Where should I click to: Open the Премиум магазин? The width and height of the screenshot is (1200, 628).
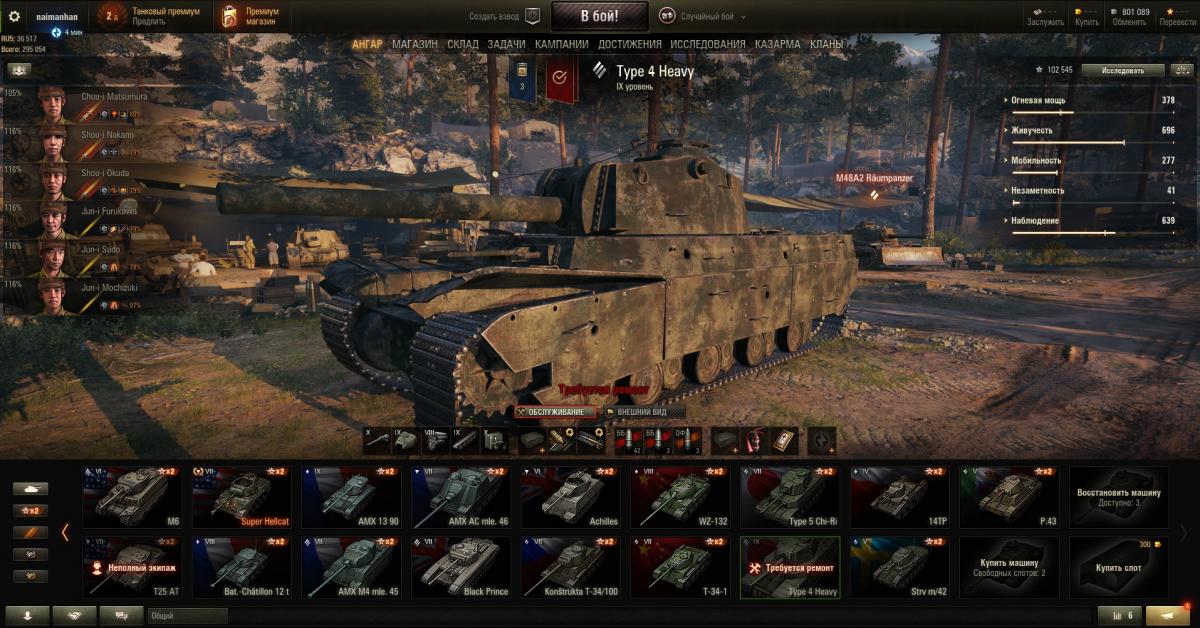pos(250,17)
